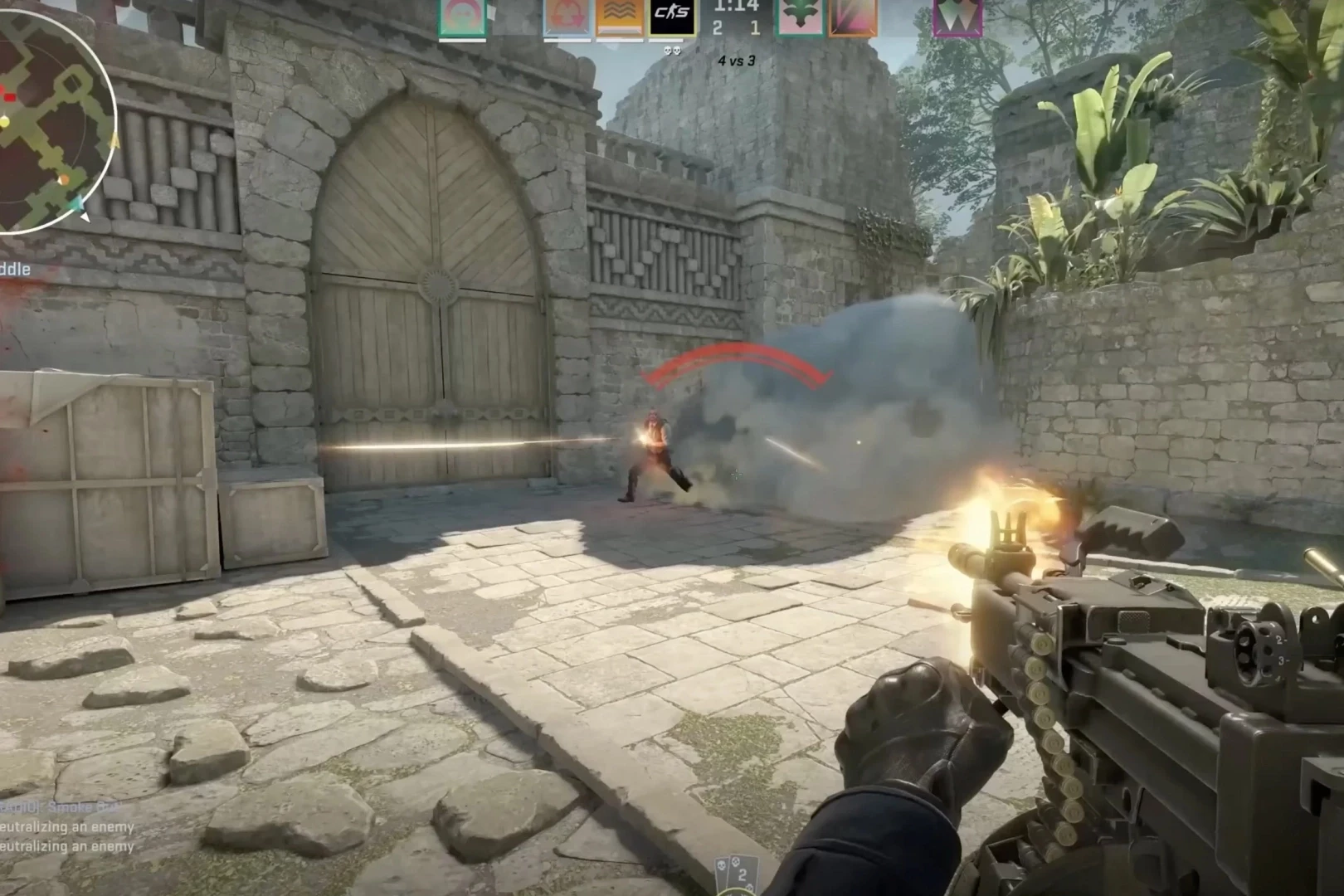Pick the purple-framed W emblem avatar
Screen dimensions: 1344x896
click(x=957, y=17)
